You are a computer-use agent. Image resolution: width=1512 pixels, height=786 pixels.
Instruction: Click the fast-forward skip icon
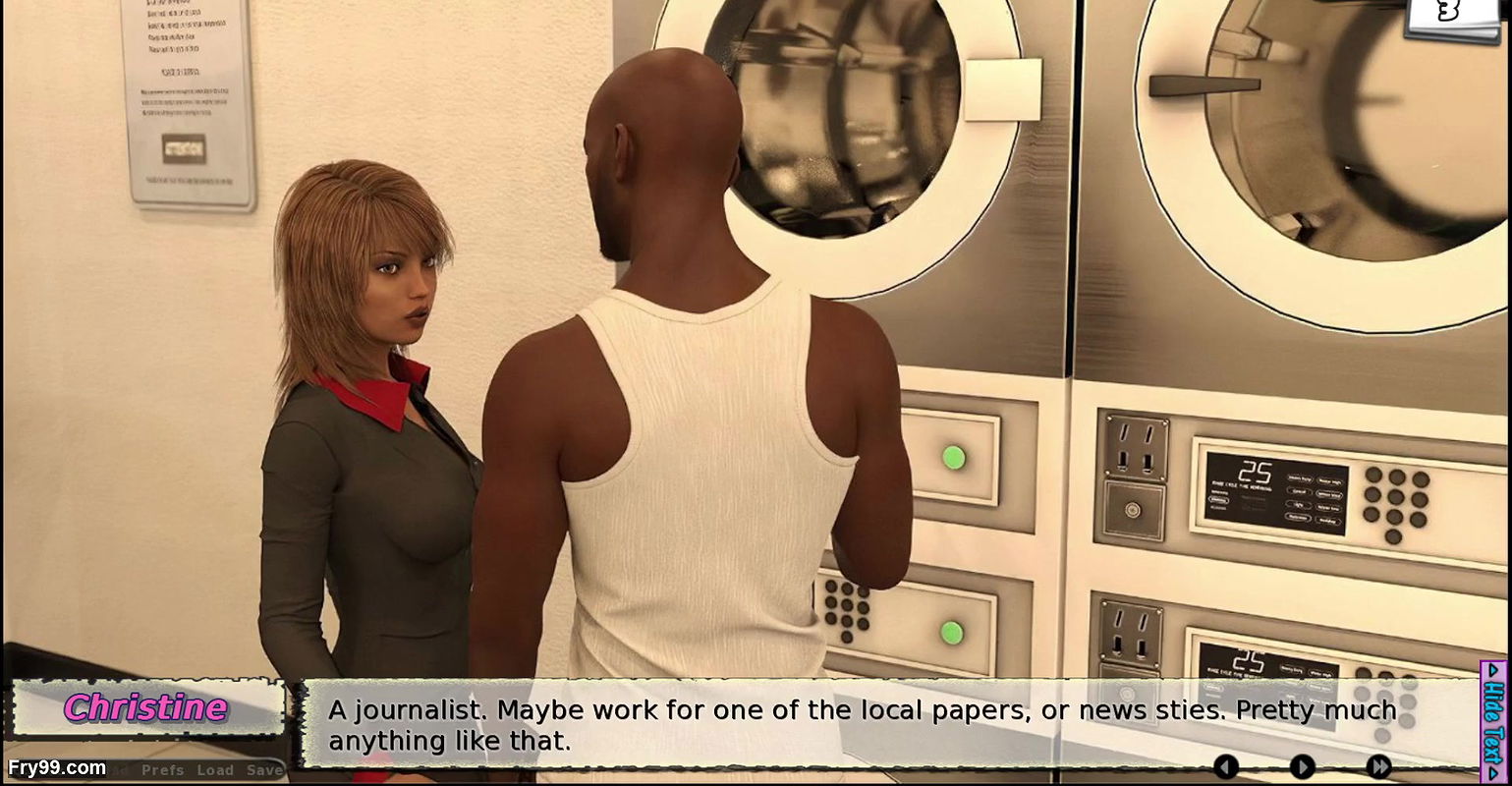[x=1379, y=766]
